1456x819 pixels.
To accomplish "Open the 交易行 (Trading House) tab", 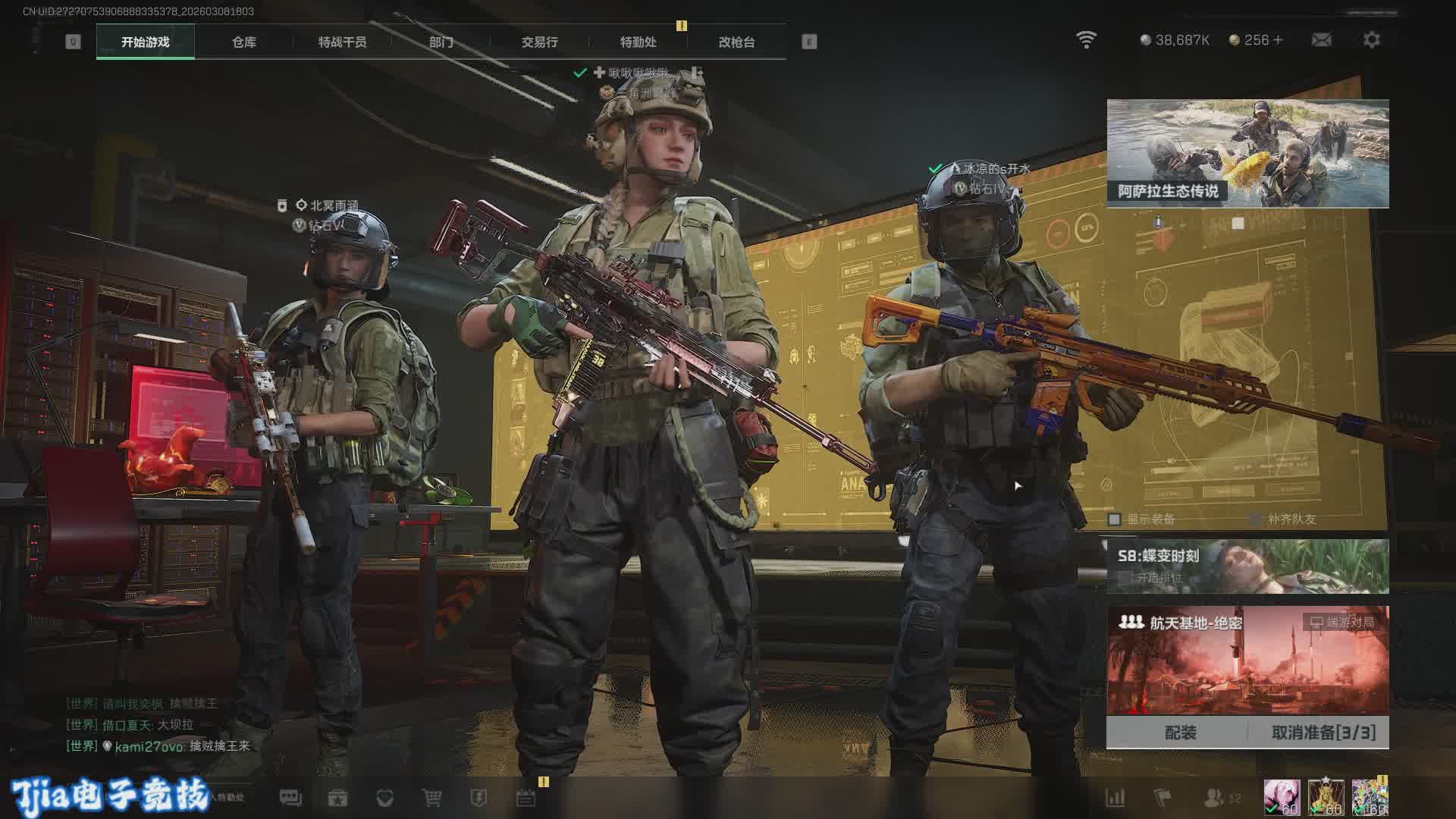I will pyautogui.click(x=539, y=42).
